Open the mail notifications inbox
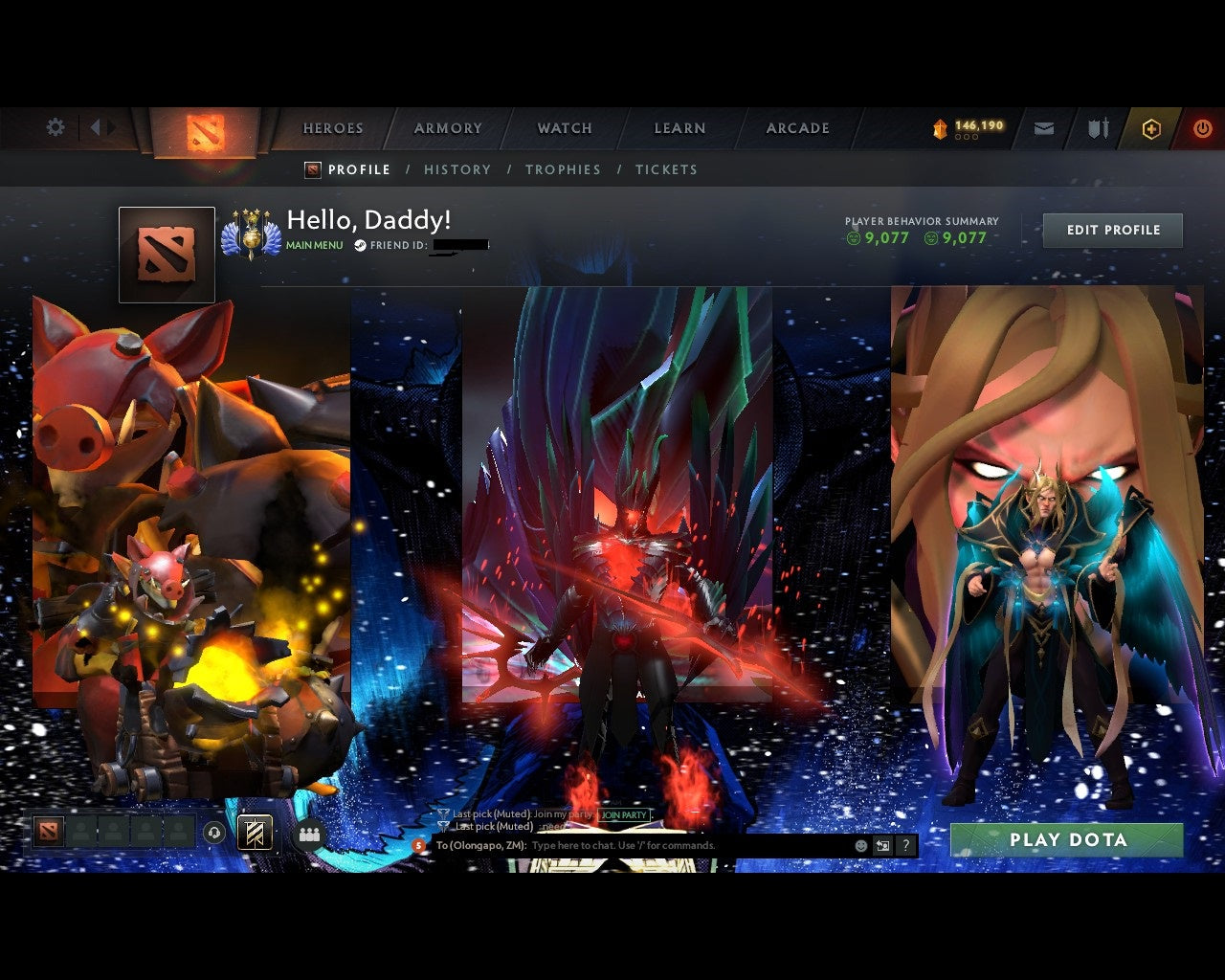Screen dimensions: 1225x980 tap(1043, 126)
